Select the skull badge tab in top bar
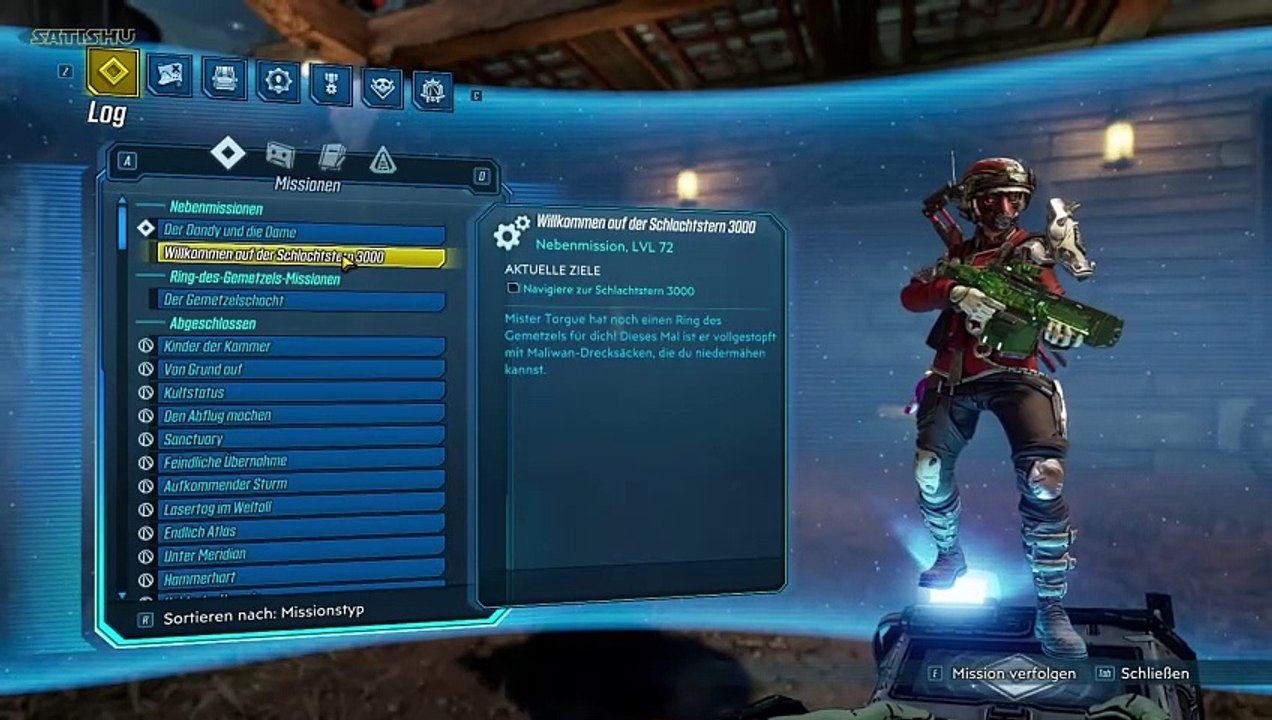Image resolution: width=1272 pixels, height=720 pixels. coord(382,88)
